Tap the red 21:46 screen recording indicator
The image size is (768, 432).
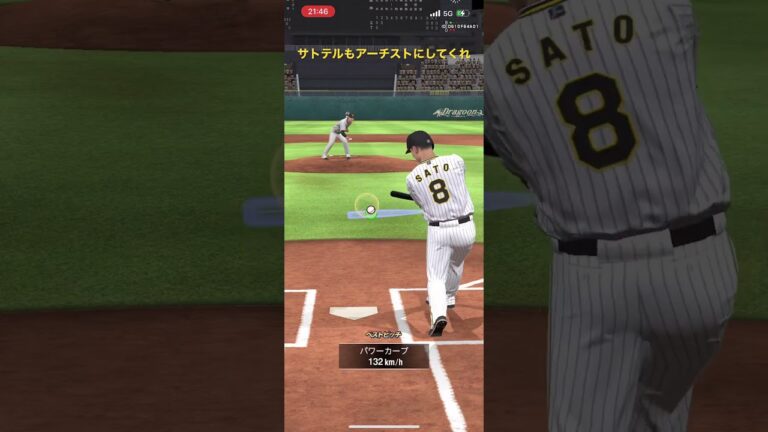click(318, 12)
